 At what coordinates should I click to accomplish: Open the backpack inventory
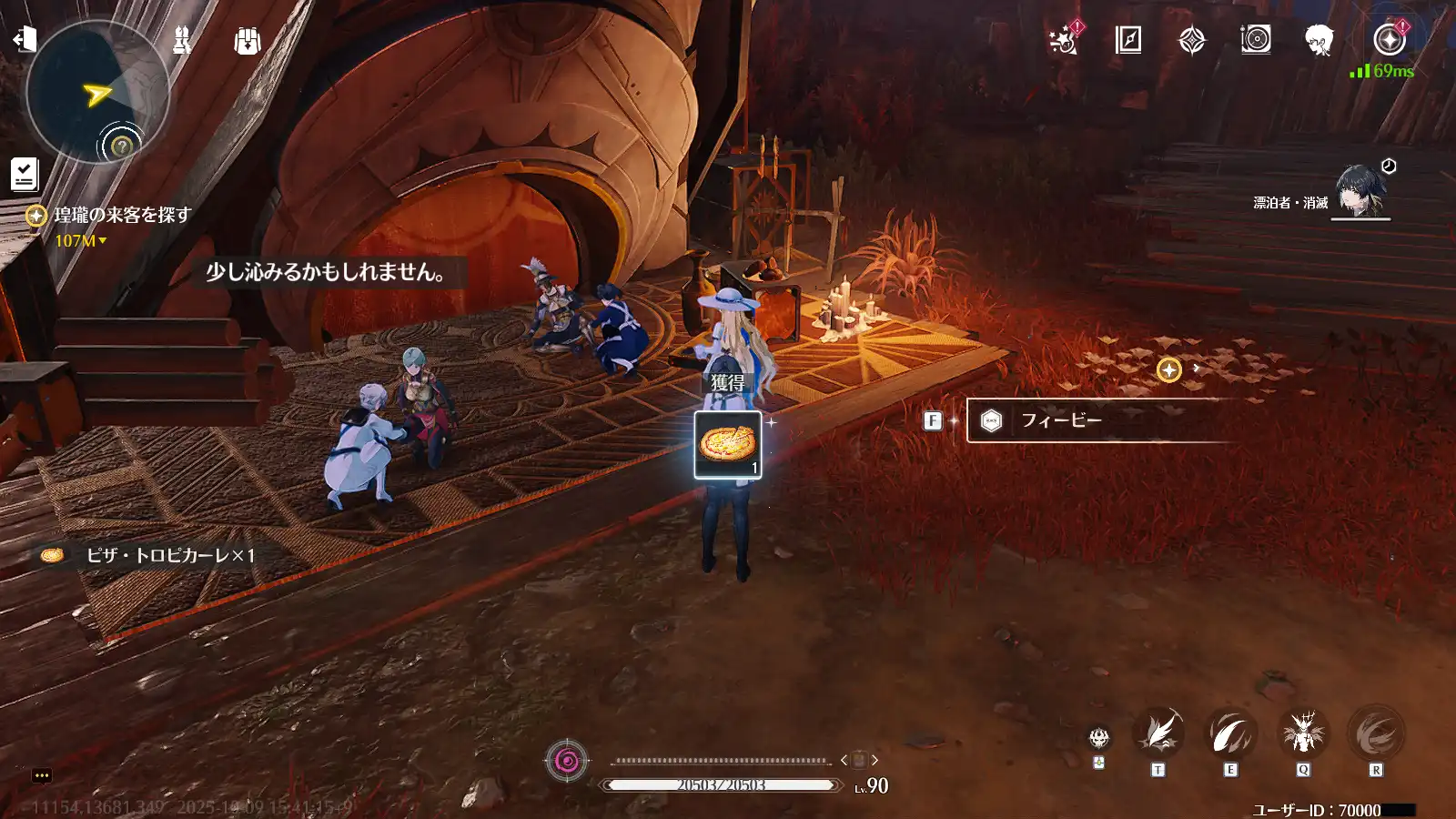[248, 40]
